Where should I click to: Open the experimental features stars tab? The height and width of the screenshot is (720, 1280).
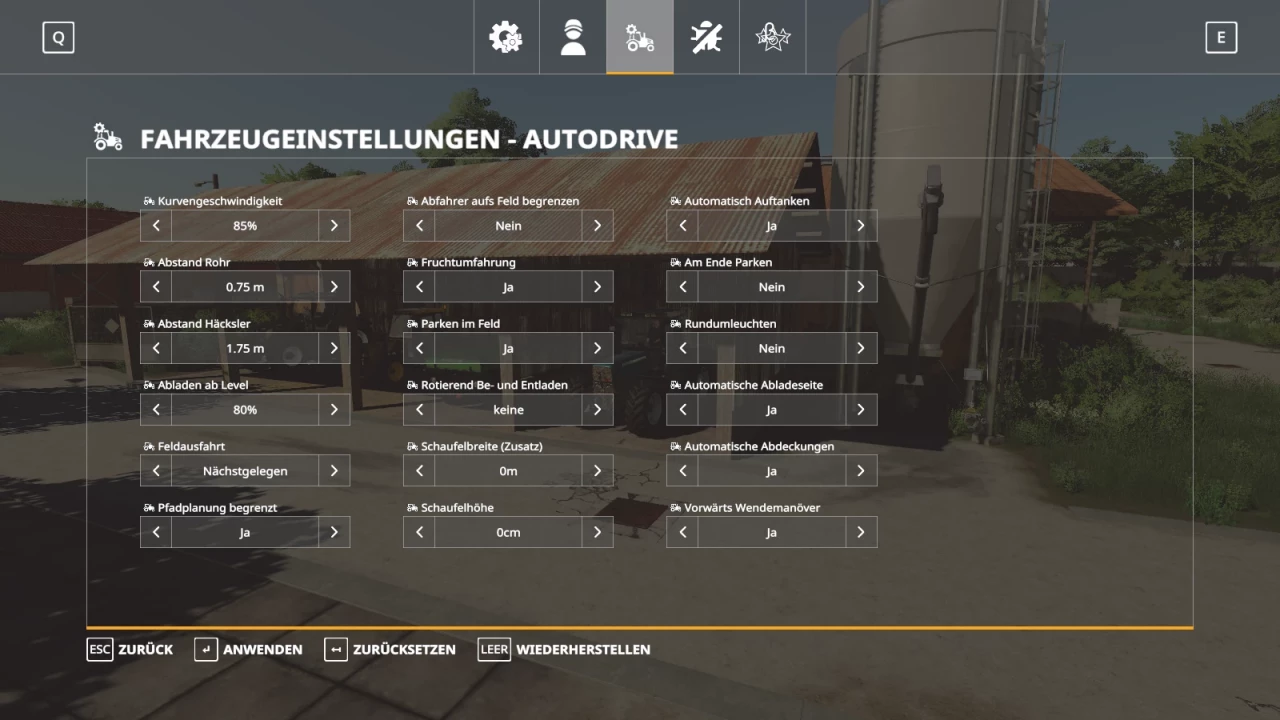(x=773, y=37)
